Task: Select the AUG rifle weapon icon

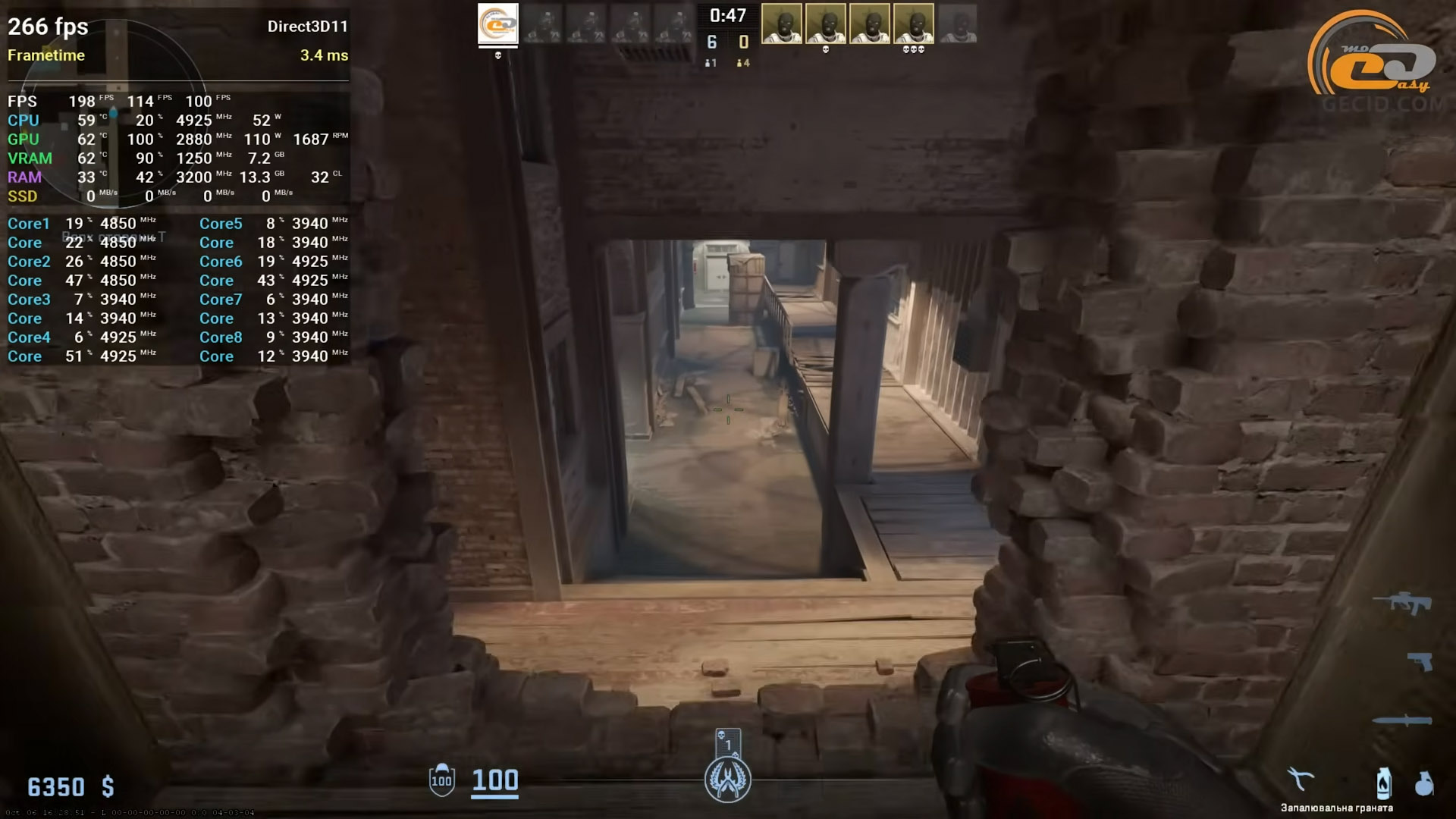Action: click(x=1402, y=603)
